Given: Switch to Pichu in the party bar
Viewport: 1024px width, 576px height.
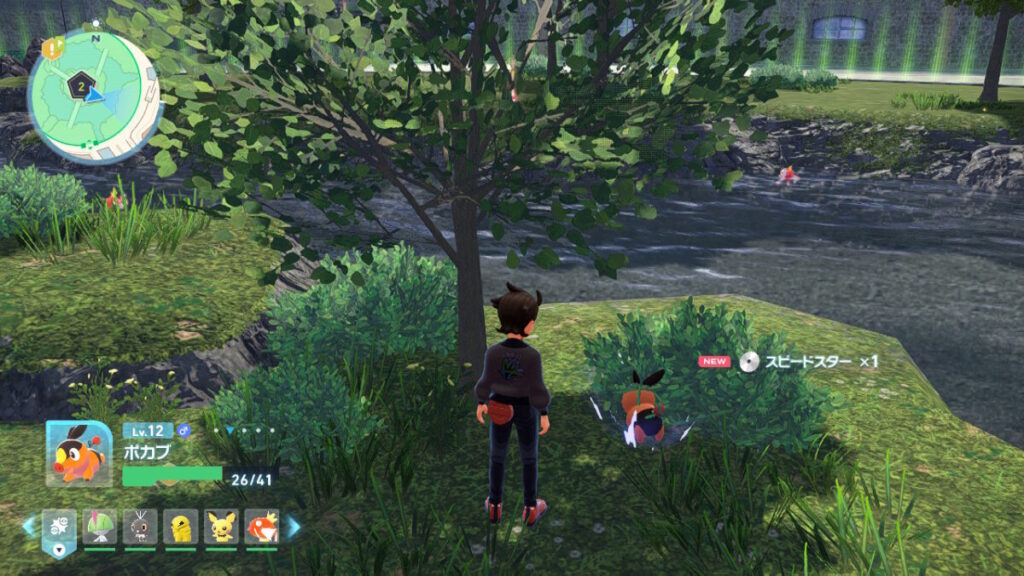Looking at the screenshot, I should [x=221, y=526].
